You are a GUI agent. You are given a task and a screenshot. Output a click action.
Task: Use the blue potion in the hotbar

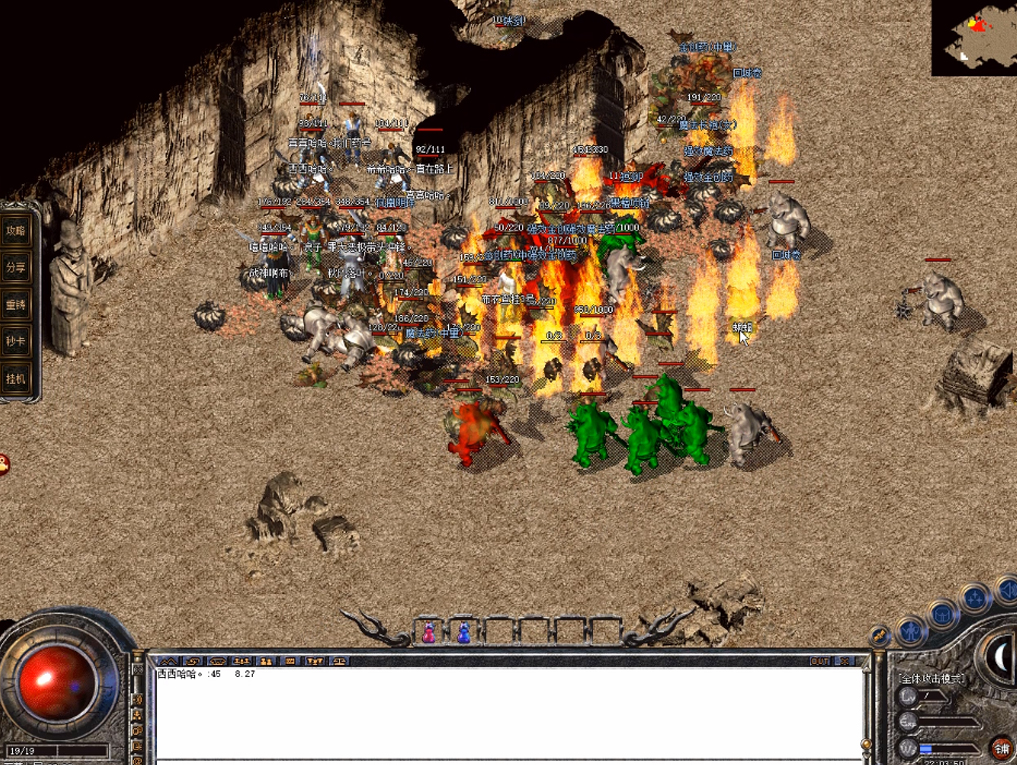[x=464, y=632]
